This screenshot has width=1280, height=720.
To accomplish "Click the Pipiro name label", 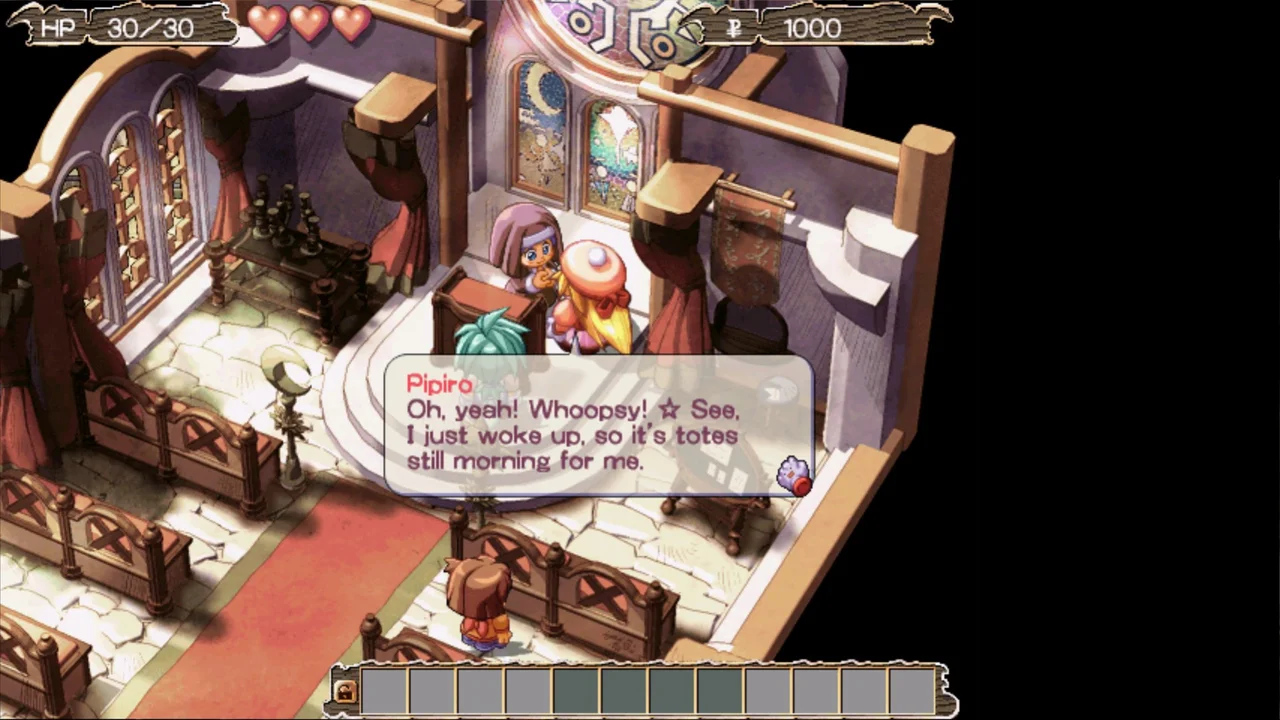I will click(439, 384).
